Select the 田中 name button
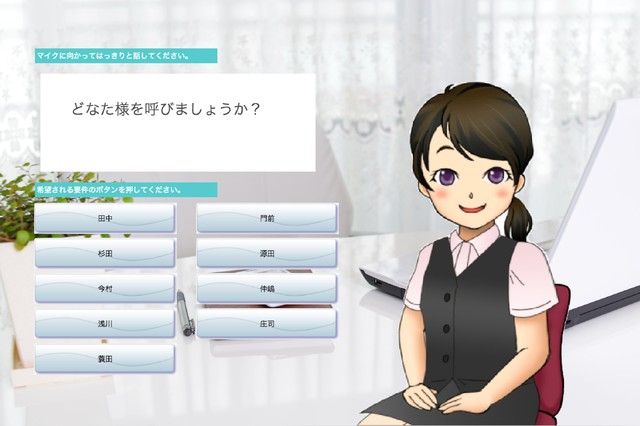 [105, 218]
